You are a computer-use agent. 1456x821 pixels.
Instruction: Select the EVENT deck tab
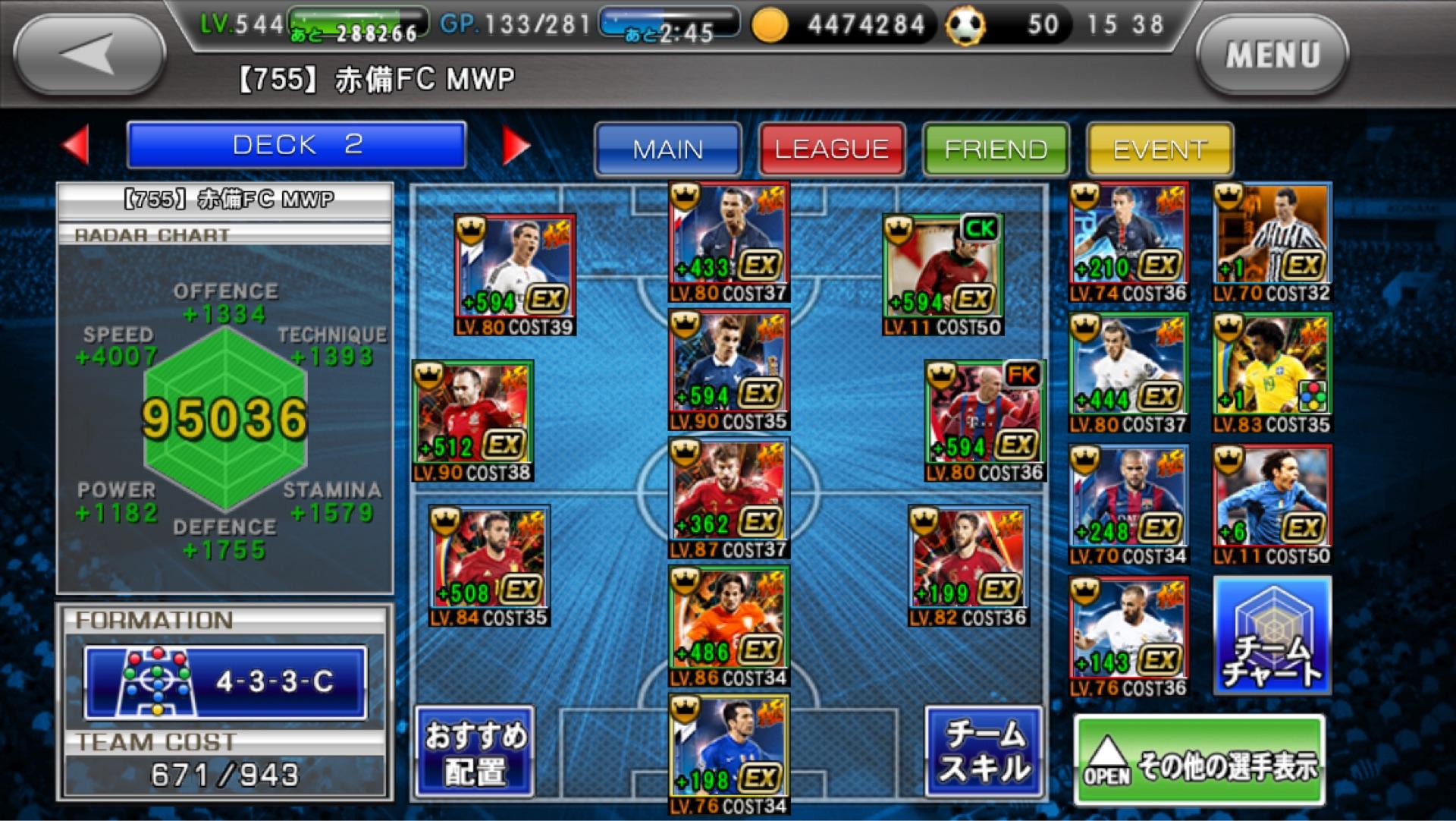1159,149
